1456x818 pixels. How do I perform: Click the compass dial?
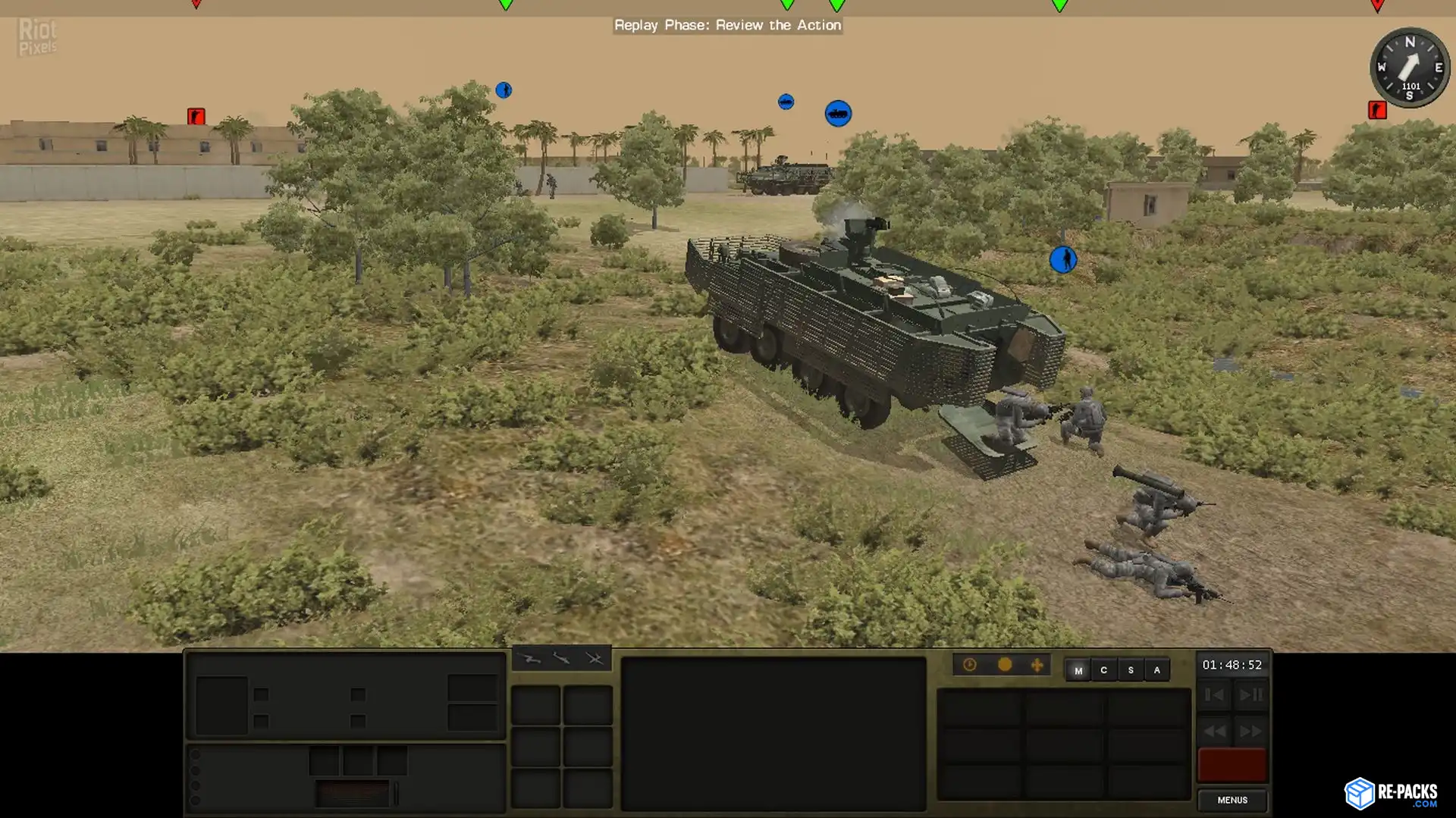pos(1409,67)
